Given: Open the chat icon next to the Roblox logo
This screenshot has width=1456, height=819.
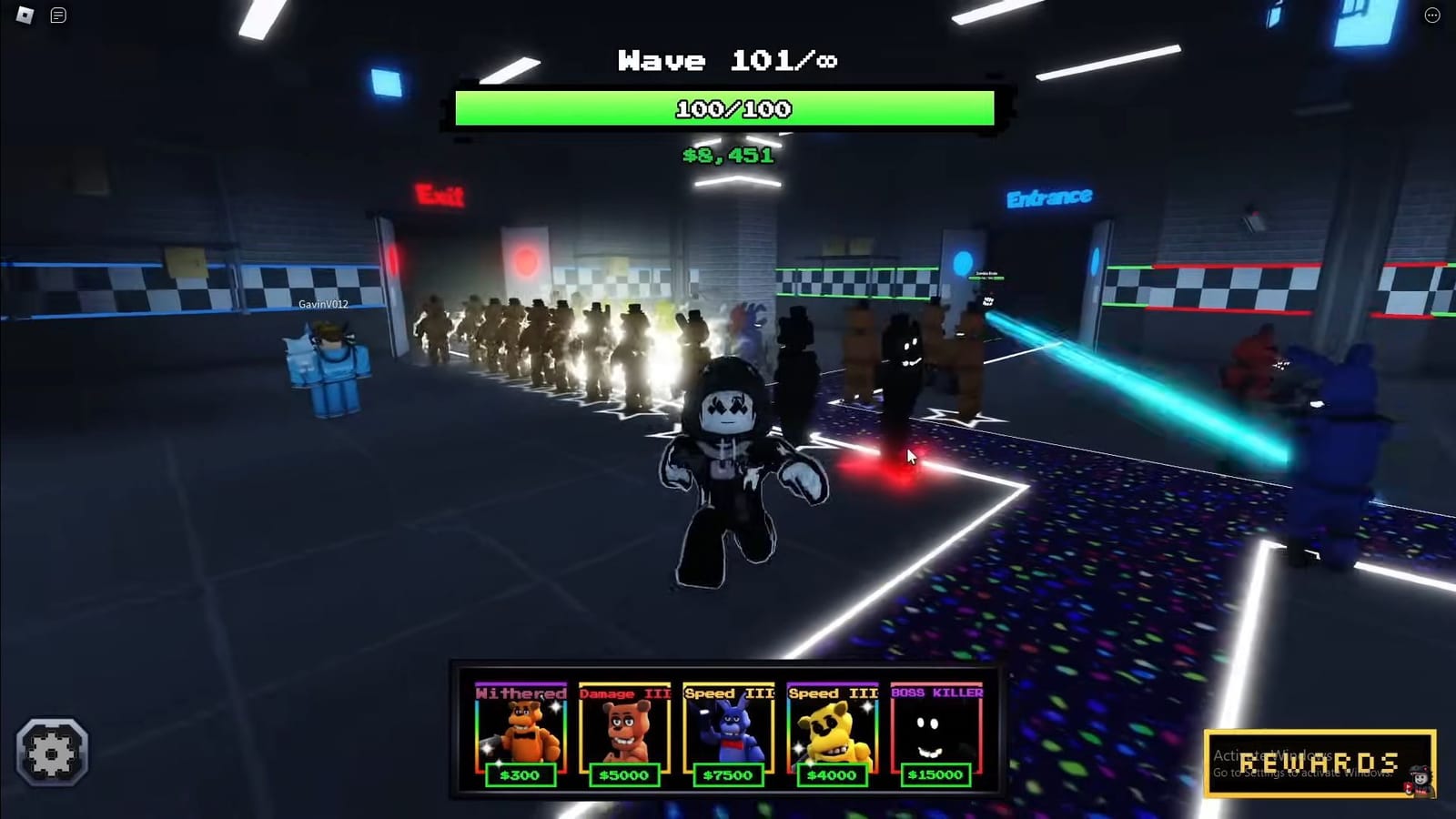Looking at the screenshot, I should [x=58, y=15].
